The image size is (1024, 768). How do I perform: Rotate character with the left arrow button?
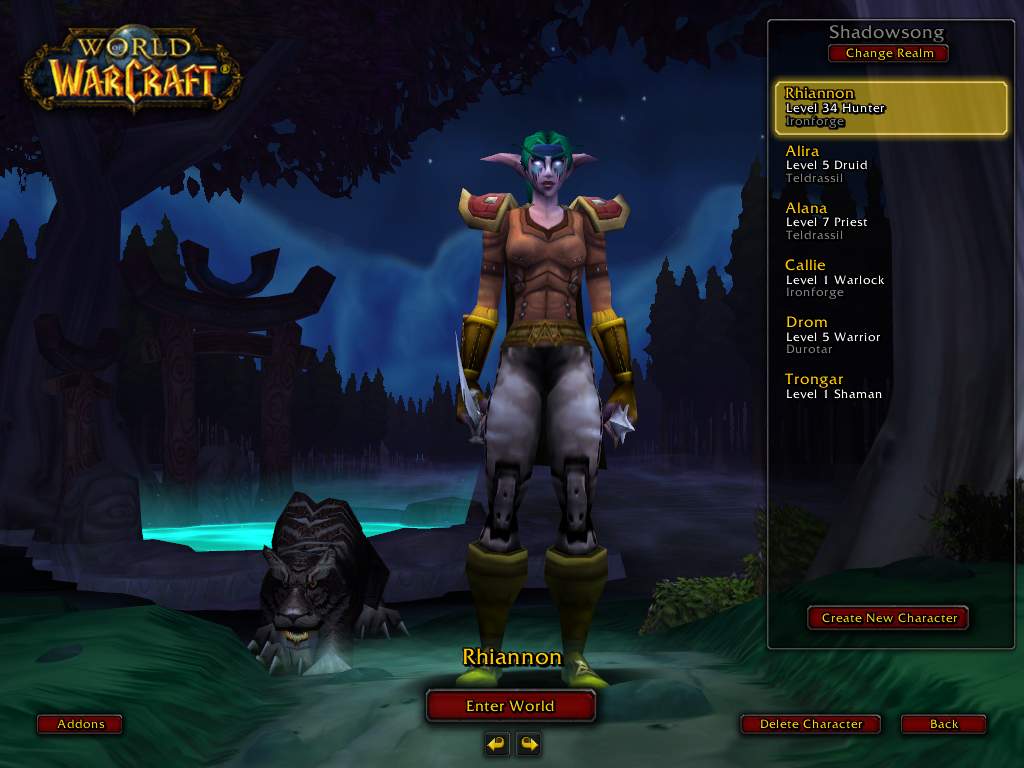[x=496, y=743]
